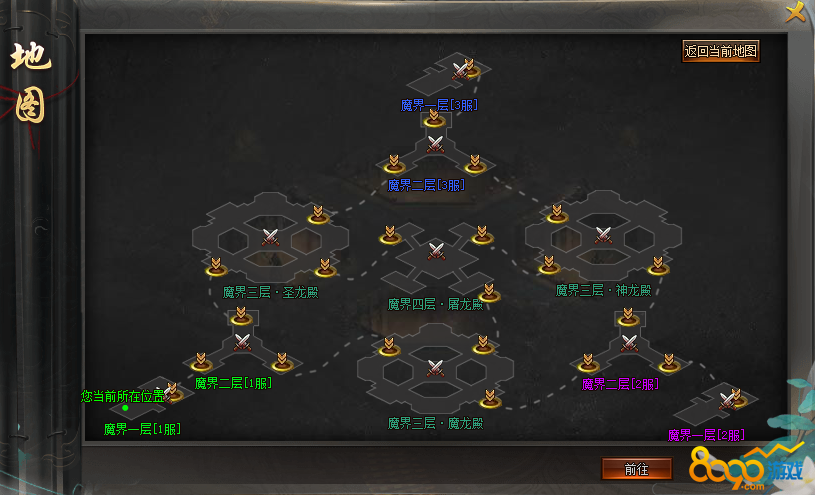Select the 魔界二层[2服] map node

click(x=629, y=343)
